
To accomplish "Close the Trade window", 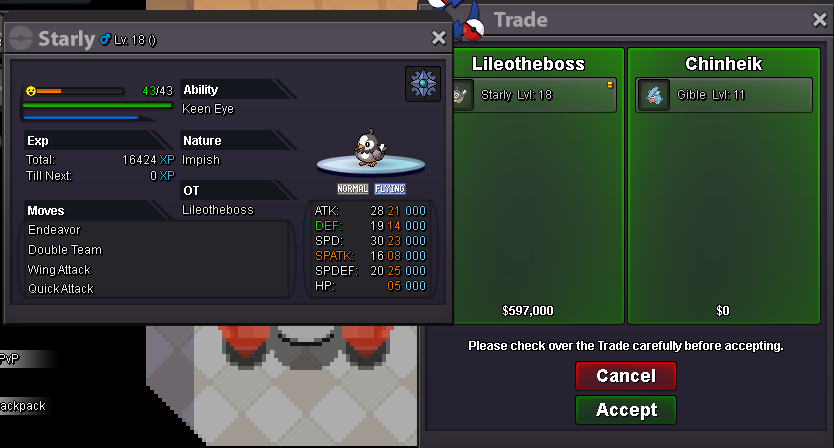I will coord(819,19).
